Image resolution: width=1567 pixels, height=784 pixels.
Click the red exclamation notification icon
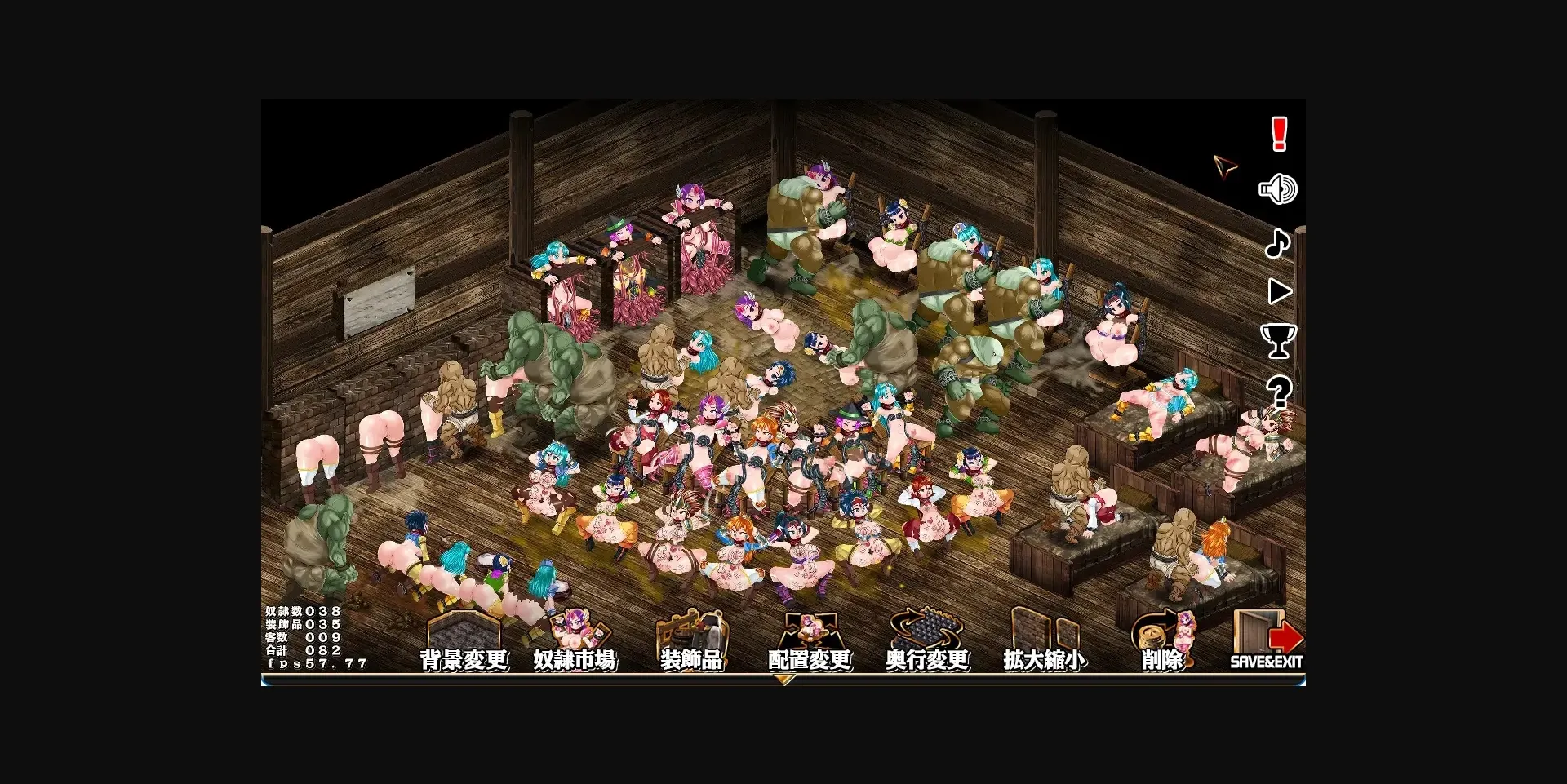[x=1279, y=135]
